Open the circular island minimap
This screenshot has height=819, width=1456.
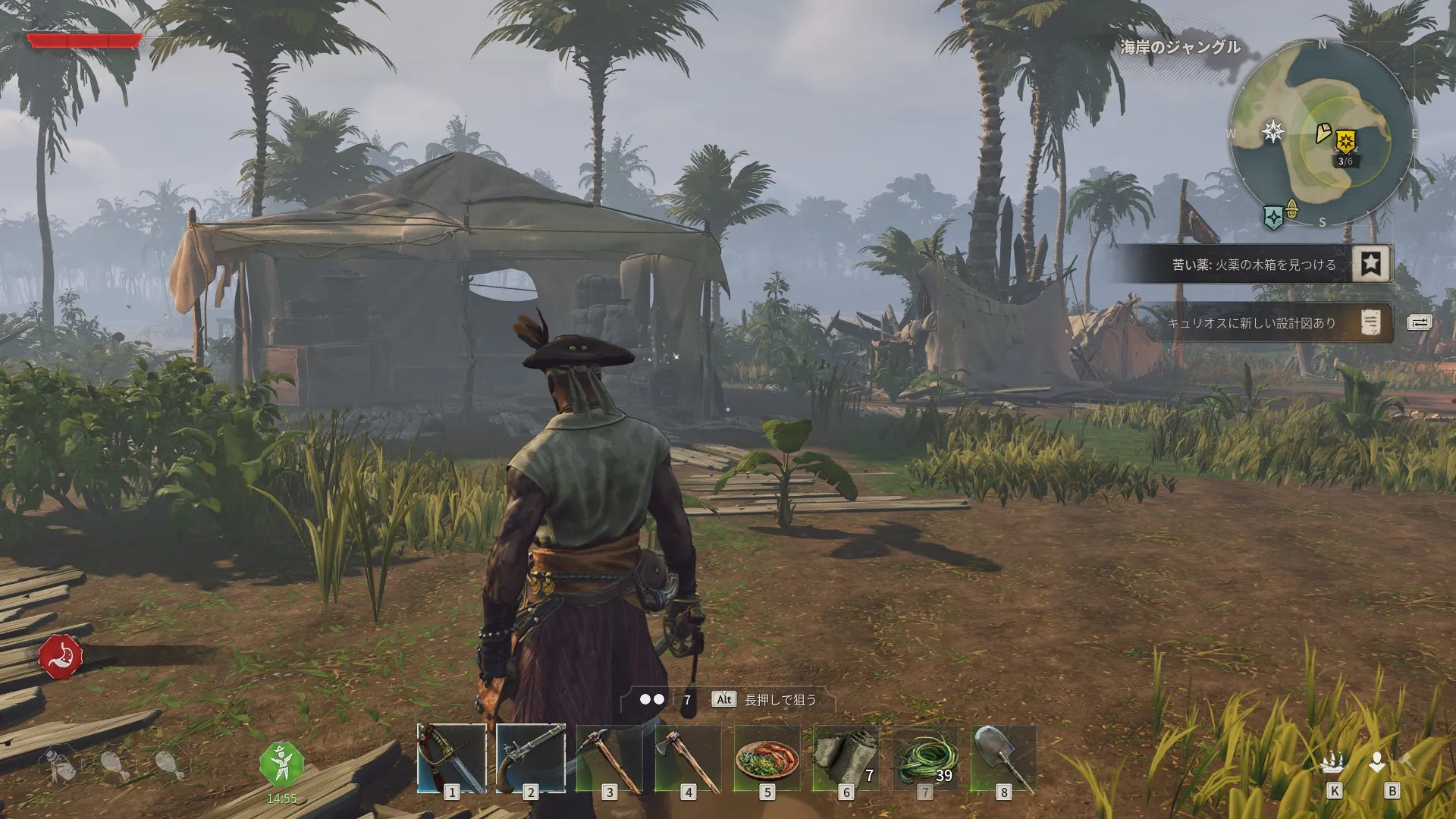(x=1322, y=133)
